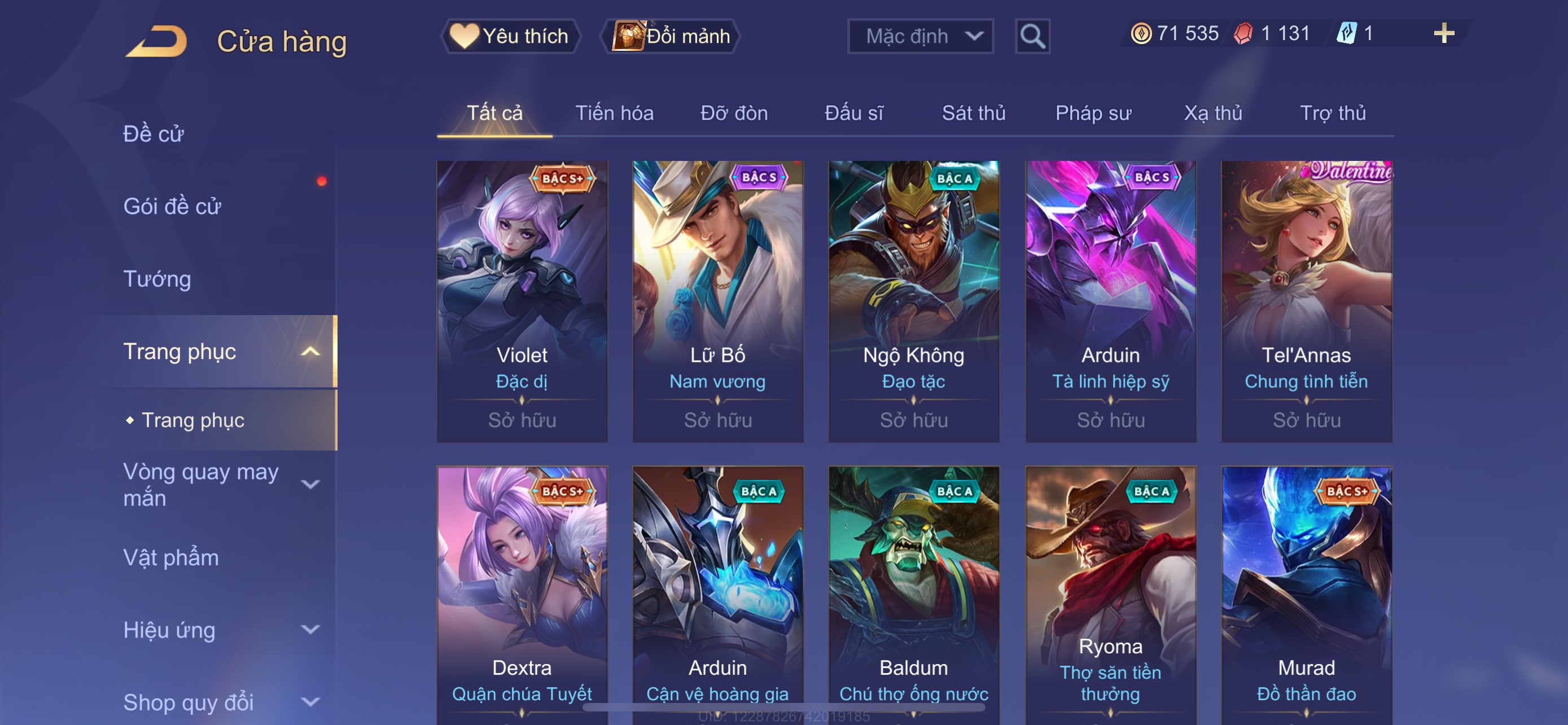Go to the Tướng heroes section

point(157,279)
